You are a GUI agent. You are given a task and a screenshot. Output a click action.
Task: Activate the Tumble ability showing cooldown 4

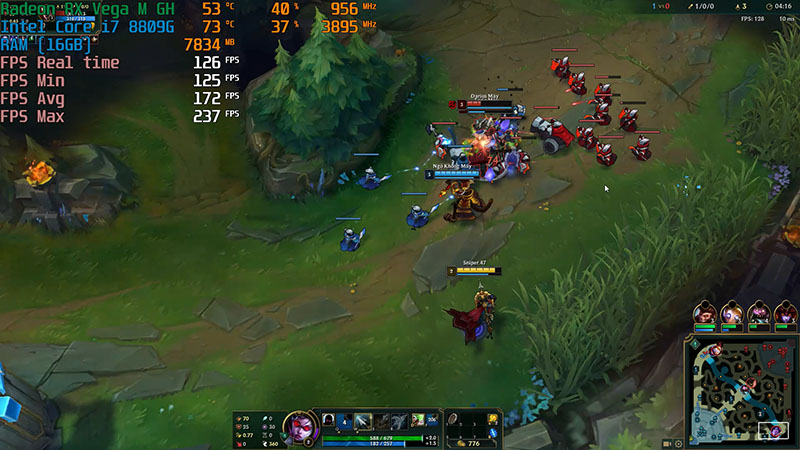(x=343, y=421)
